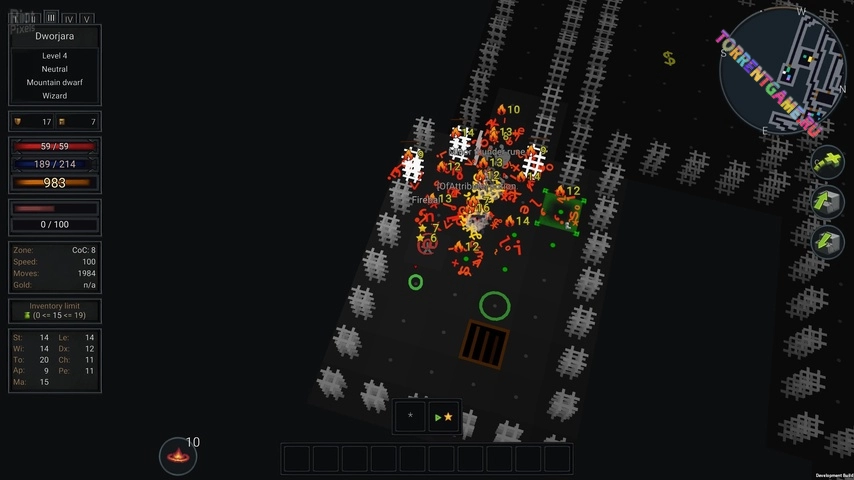Switch to tab III above character panel
Viewport: 854px width, 480px height.
pos(50,18)
